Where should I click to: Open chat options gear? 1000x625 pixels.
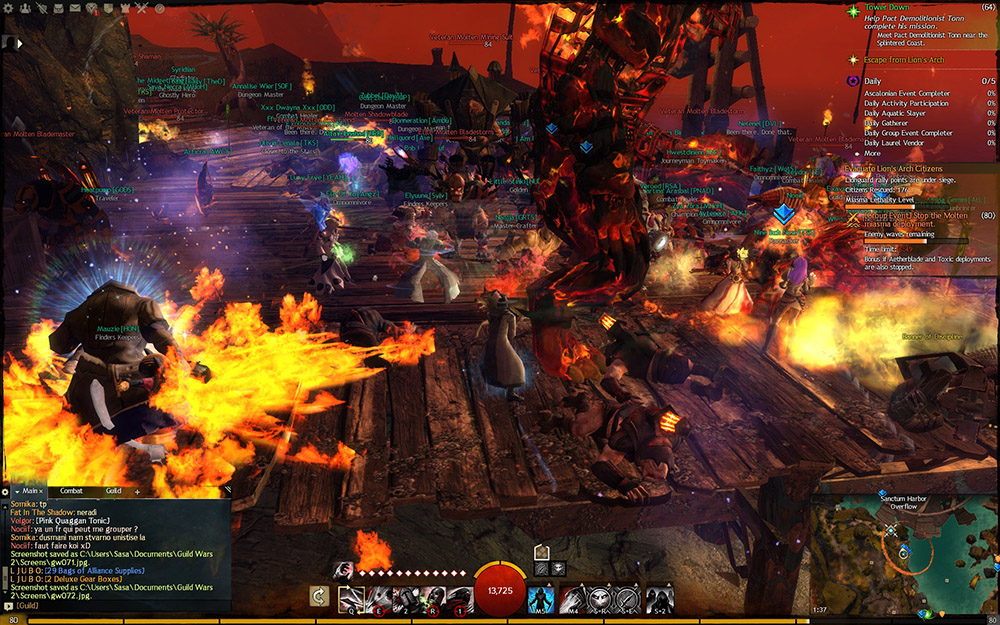[x=6, y=491]
